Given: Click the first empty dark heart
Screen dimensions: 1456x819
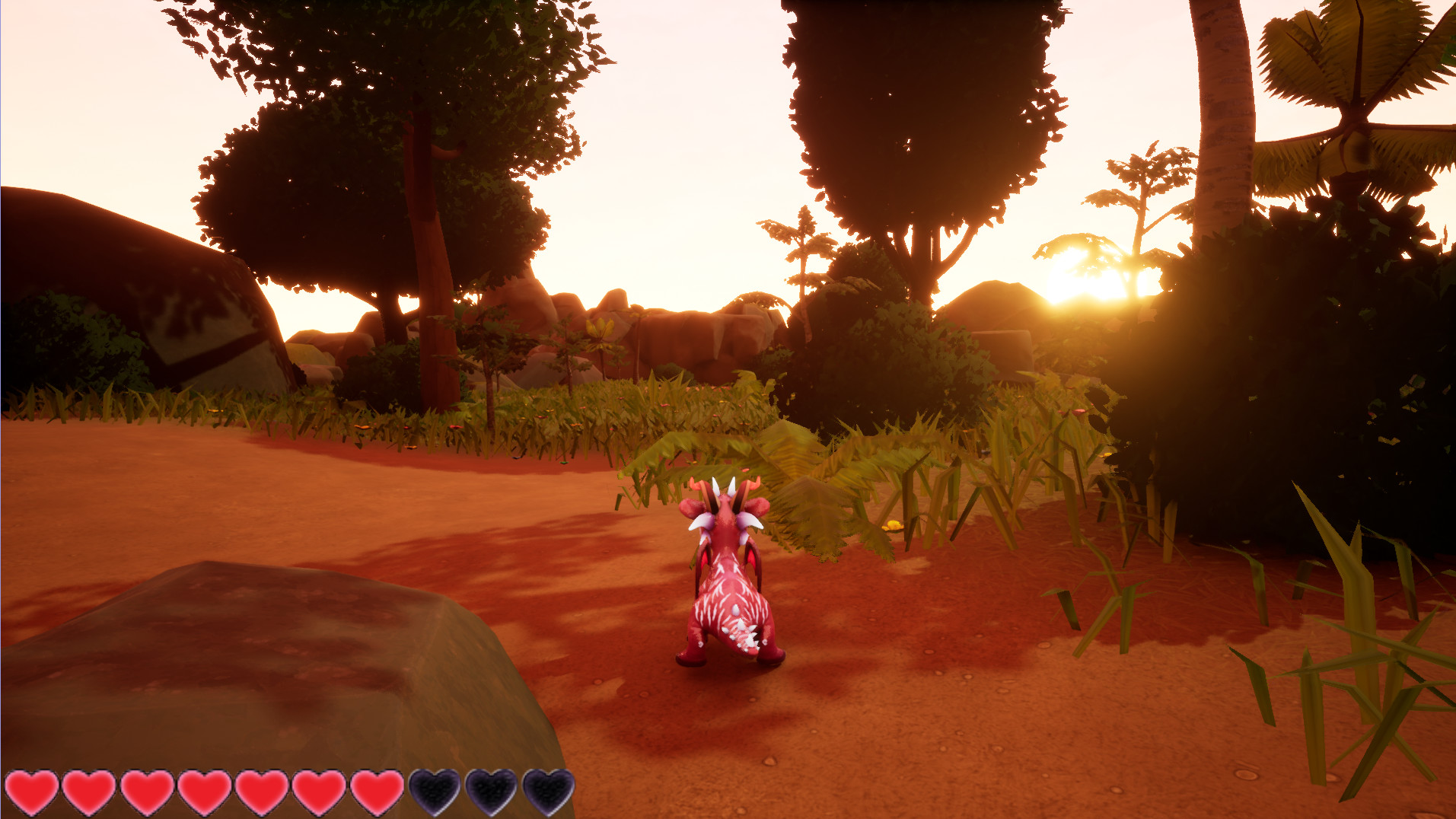Looking at the screenshot, I should (435, 792).
